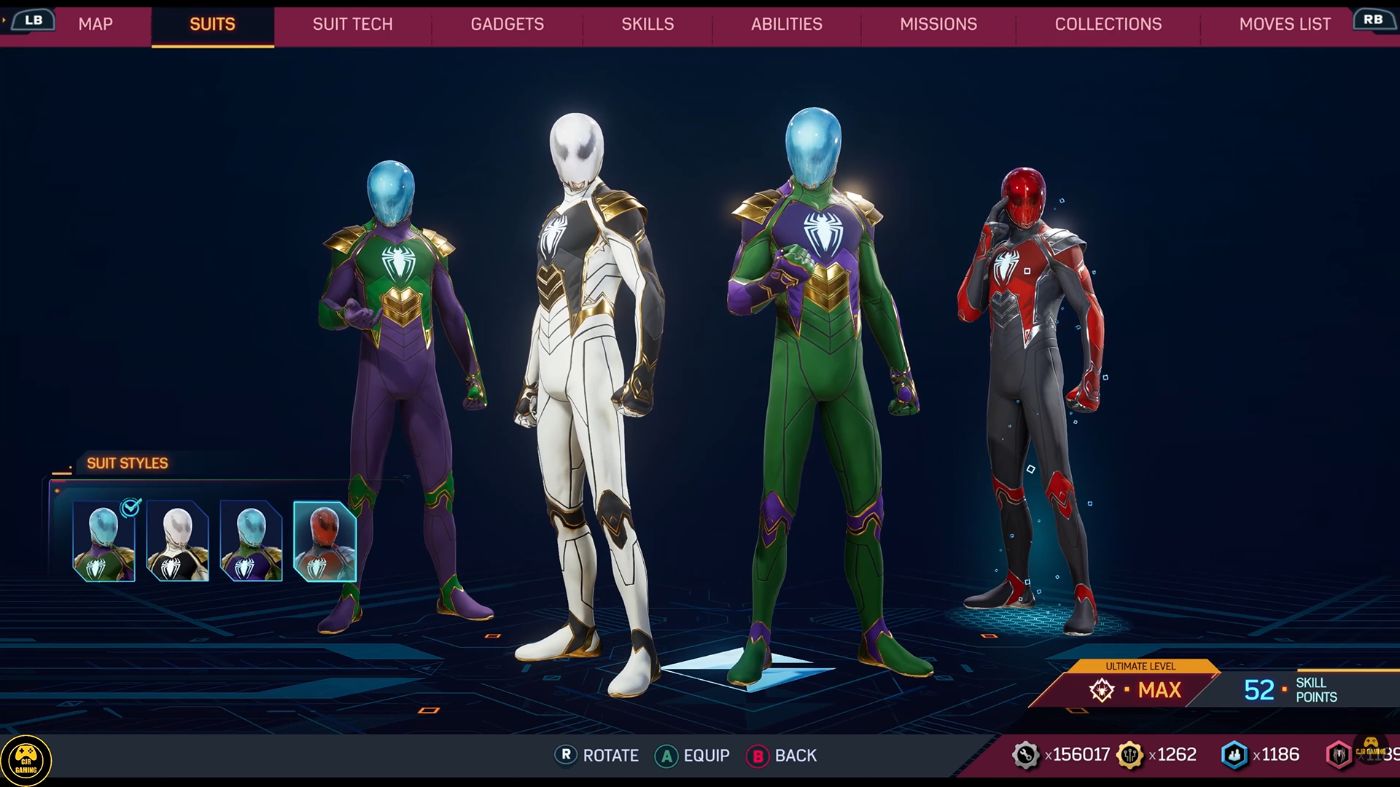View the Moves List tab
This screenshot has height=787, width=1400.
click(1284, 24)
